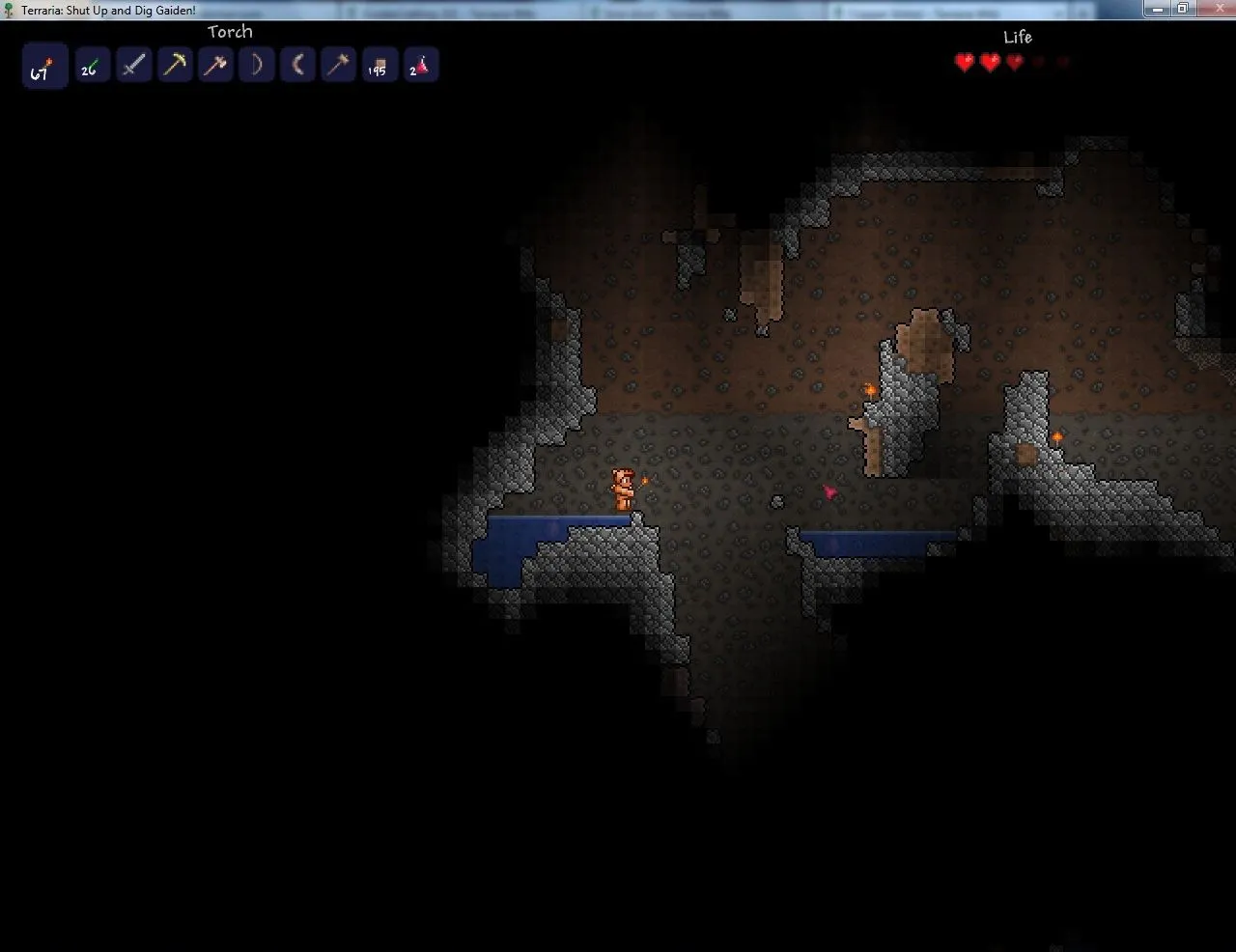Viewport: 1236px width, 952px height.
Task: Choose the gold pickaxe slot
Action: coord(175,66)
